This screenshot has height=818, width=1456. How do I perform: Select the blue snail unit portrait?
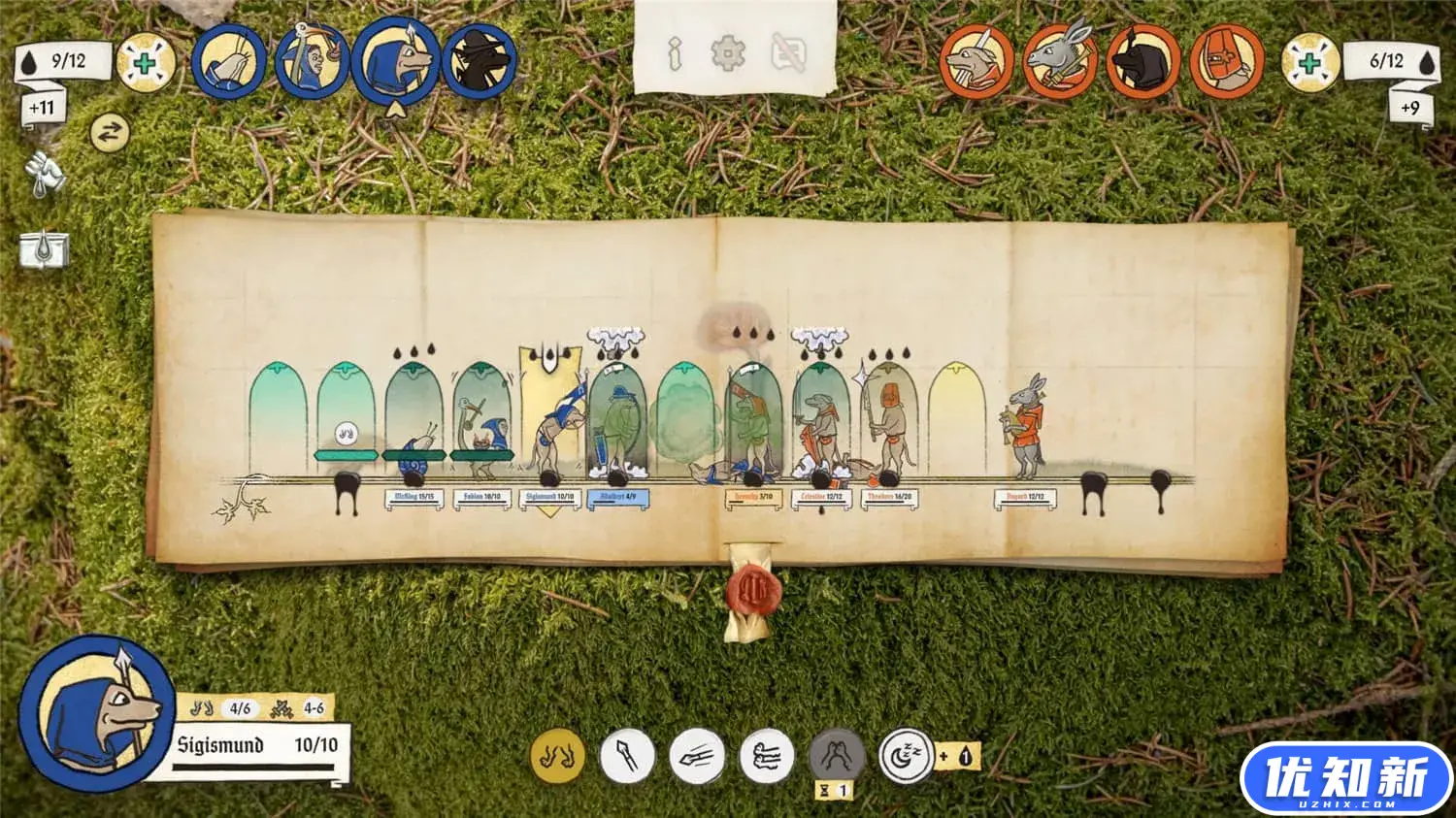[229, 62]
